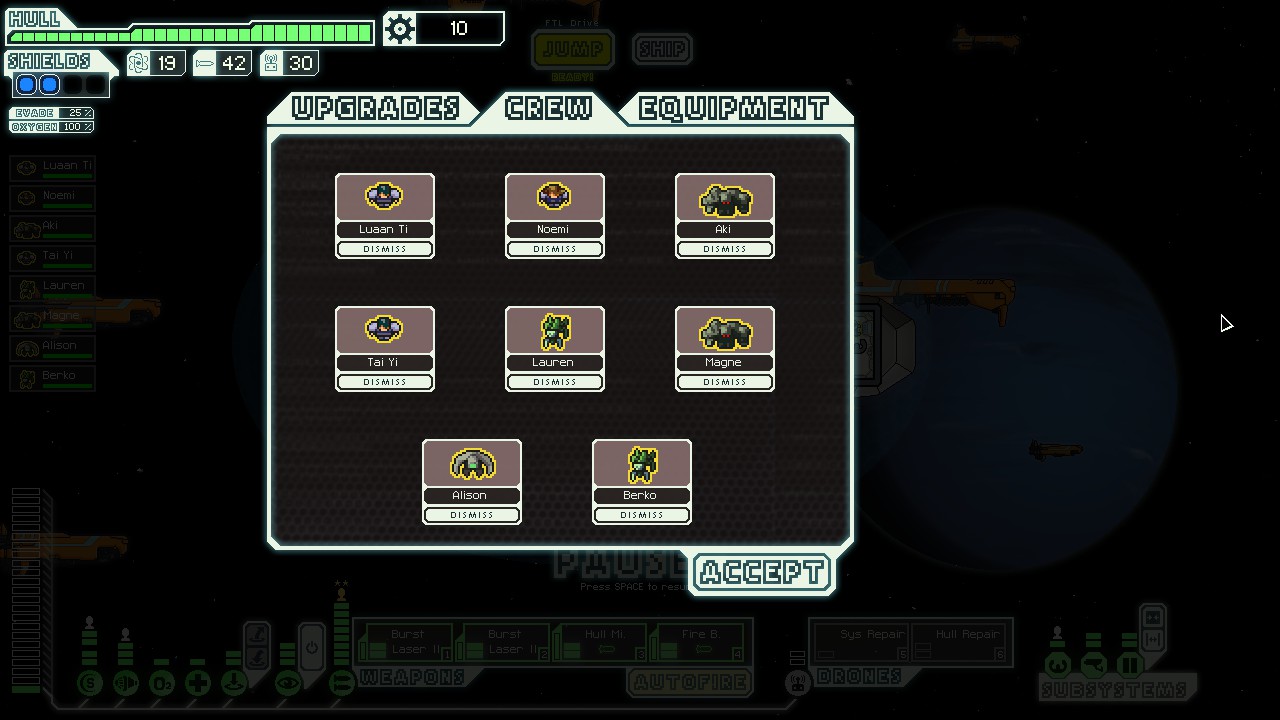1280x720 pixels.
Task: Click Aki's name field to rename
Action: 724,229
